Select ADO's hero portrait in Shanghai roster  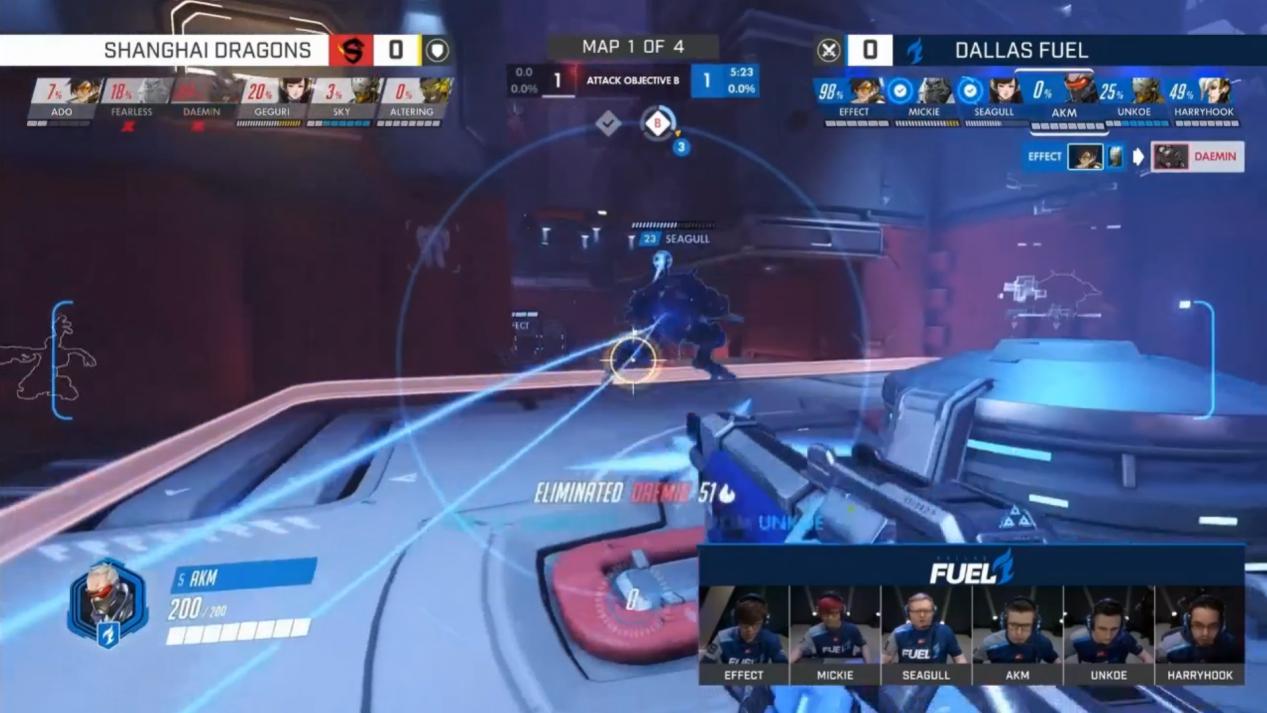[84, 92]
